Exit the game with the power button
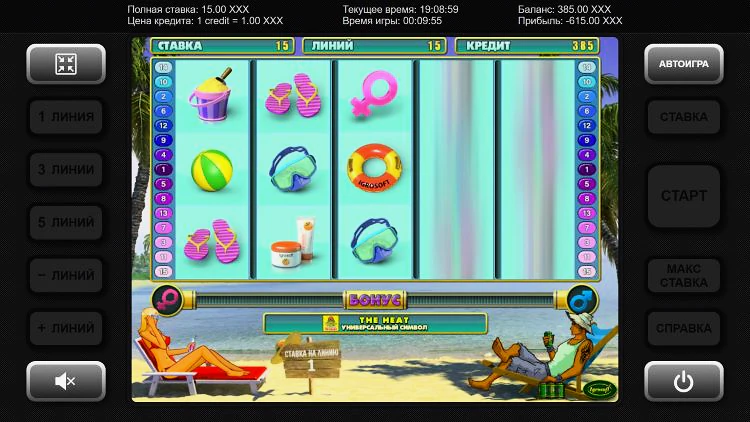Screen dimensions: 750x422 (x=684, y=380)
